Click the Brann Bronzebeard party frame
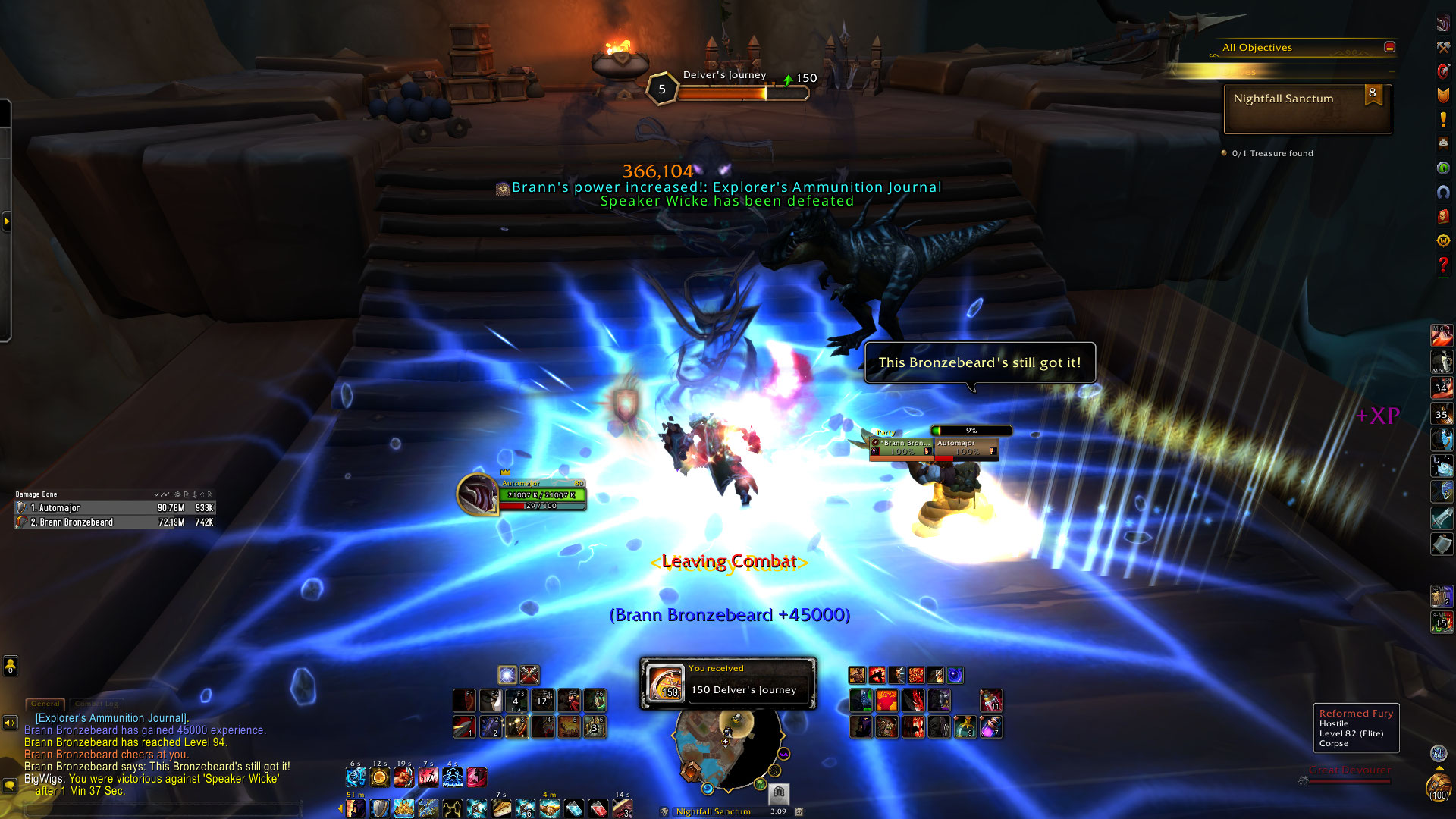The image size is (1456, 819). (x=902, y=447)
